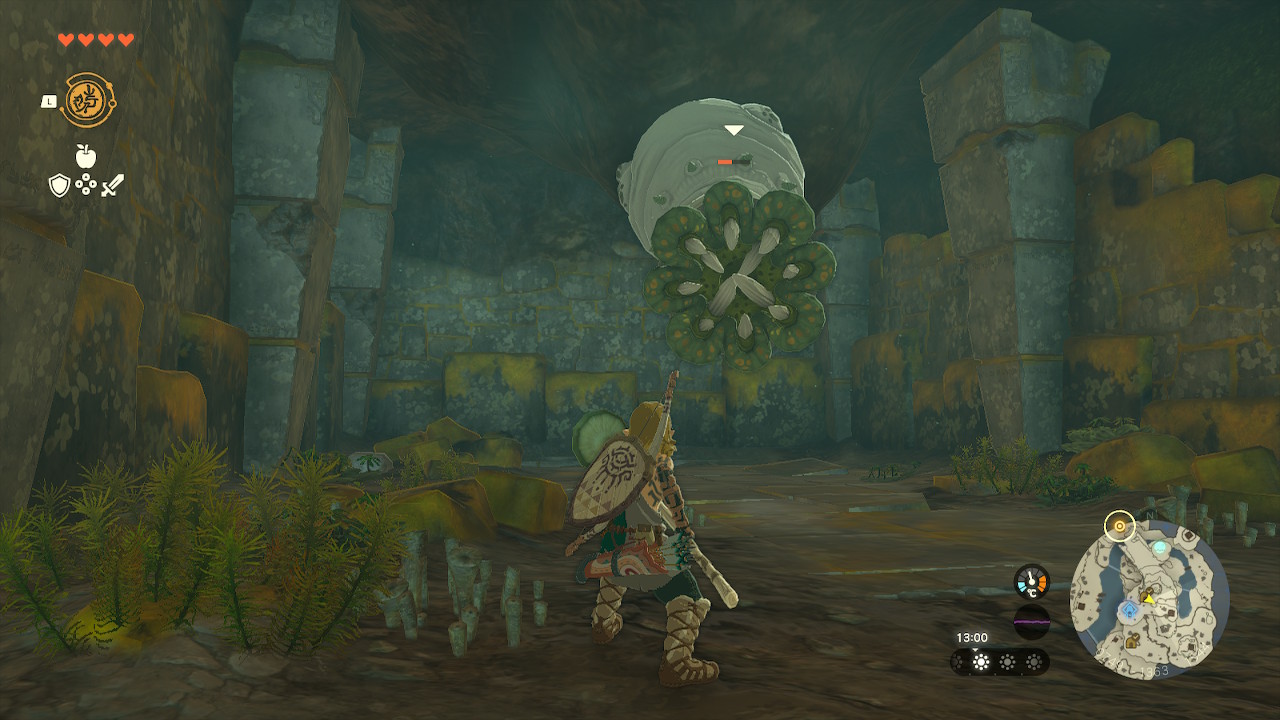Screen dimensions: 1280x720
Task: Activate the orange ability rune icon
Action: [85, 100]
